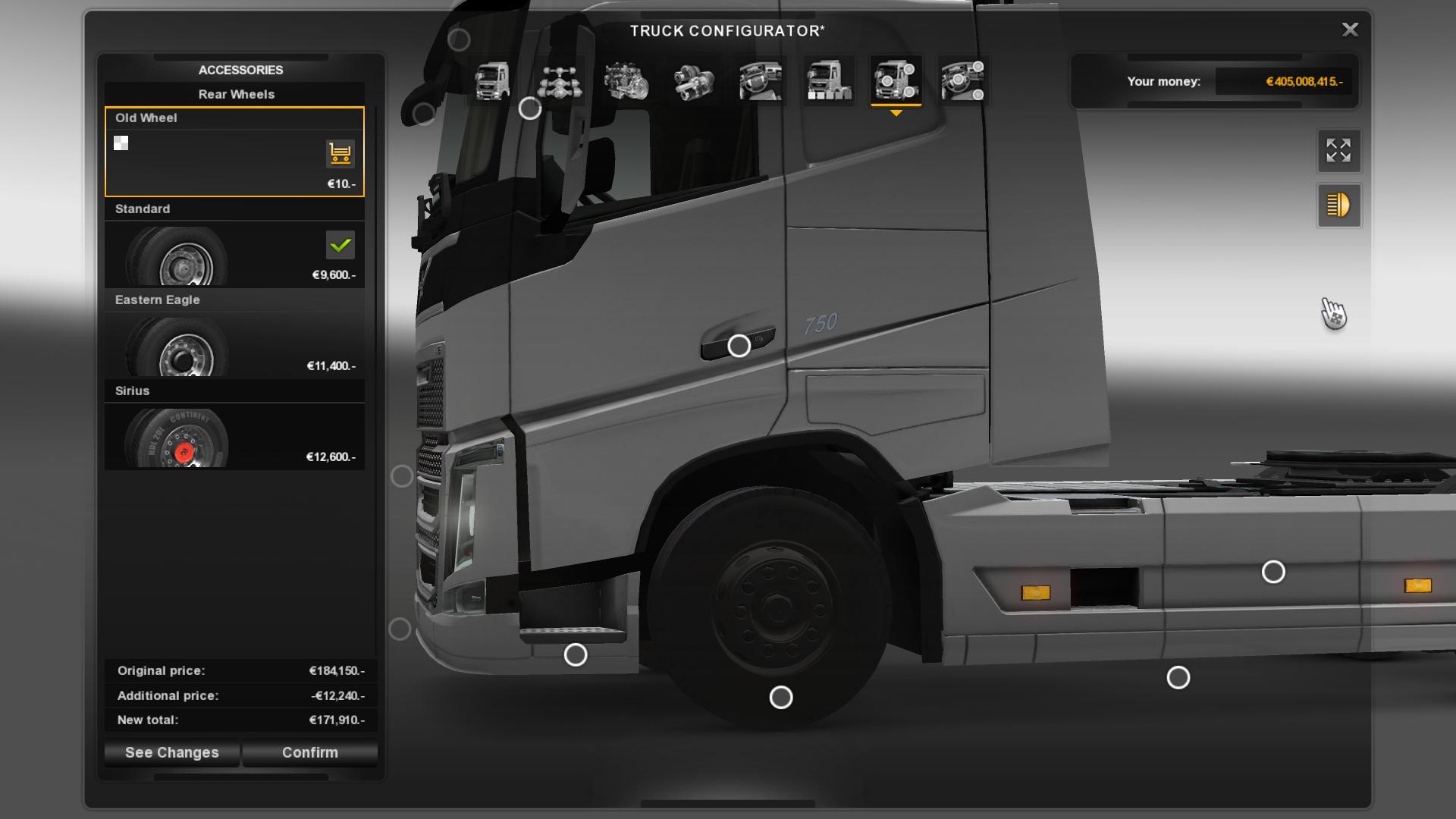The height and width of the screenshot is (819, 1456).
Task: Switch to the interior accessories tab
Action: [962, 81]
